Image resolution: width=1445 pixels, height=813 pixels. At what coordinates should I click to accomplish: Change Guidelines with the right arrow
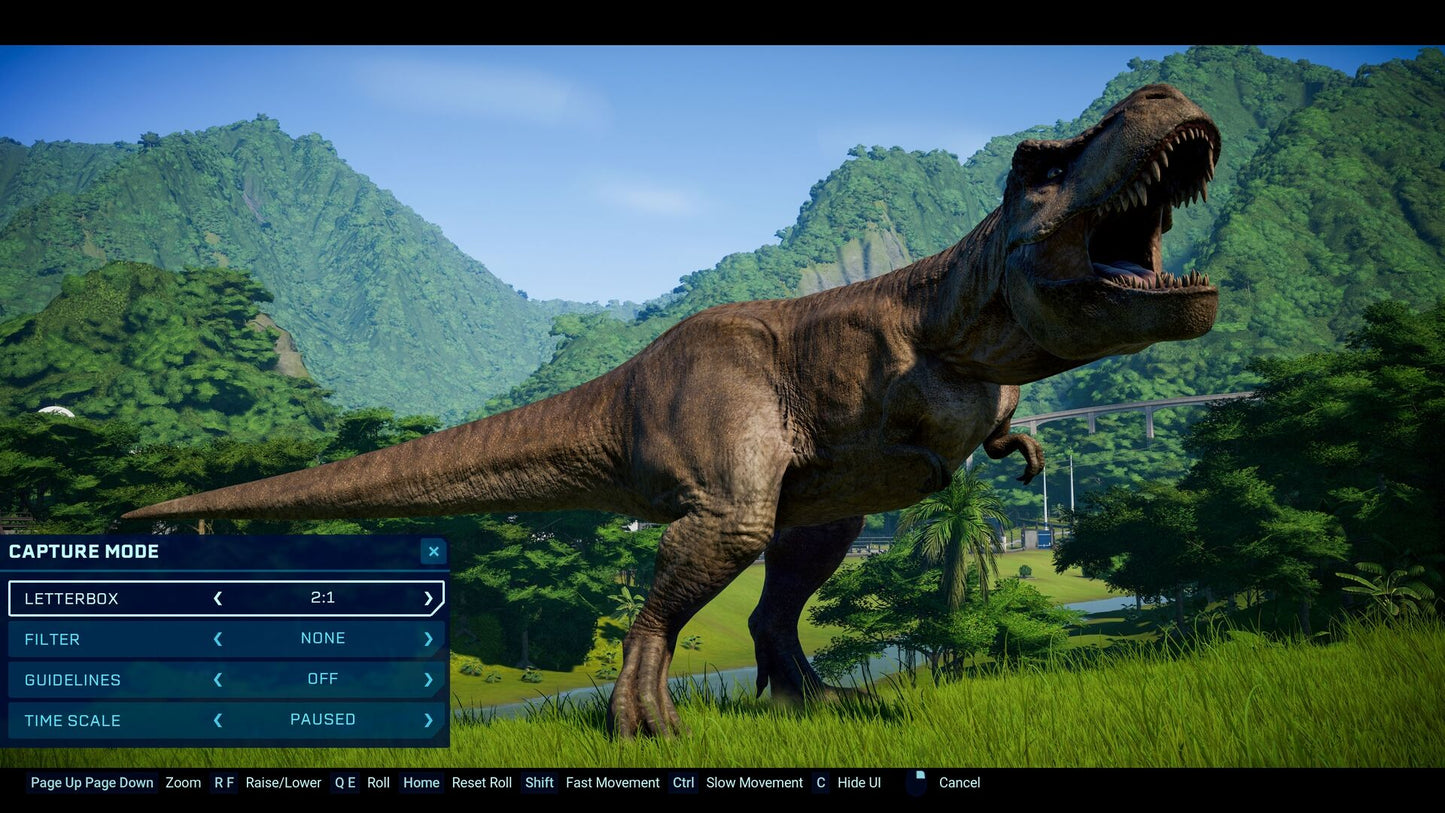pos(428,680)
